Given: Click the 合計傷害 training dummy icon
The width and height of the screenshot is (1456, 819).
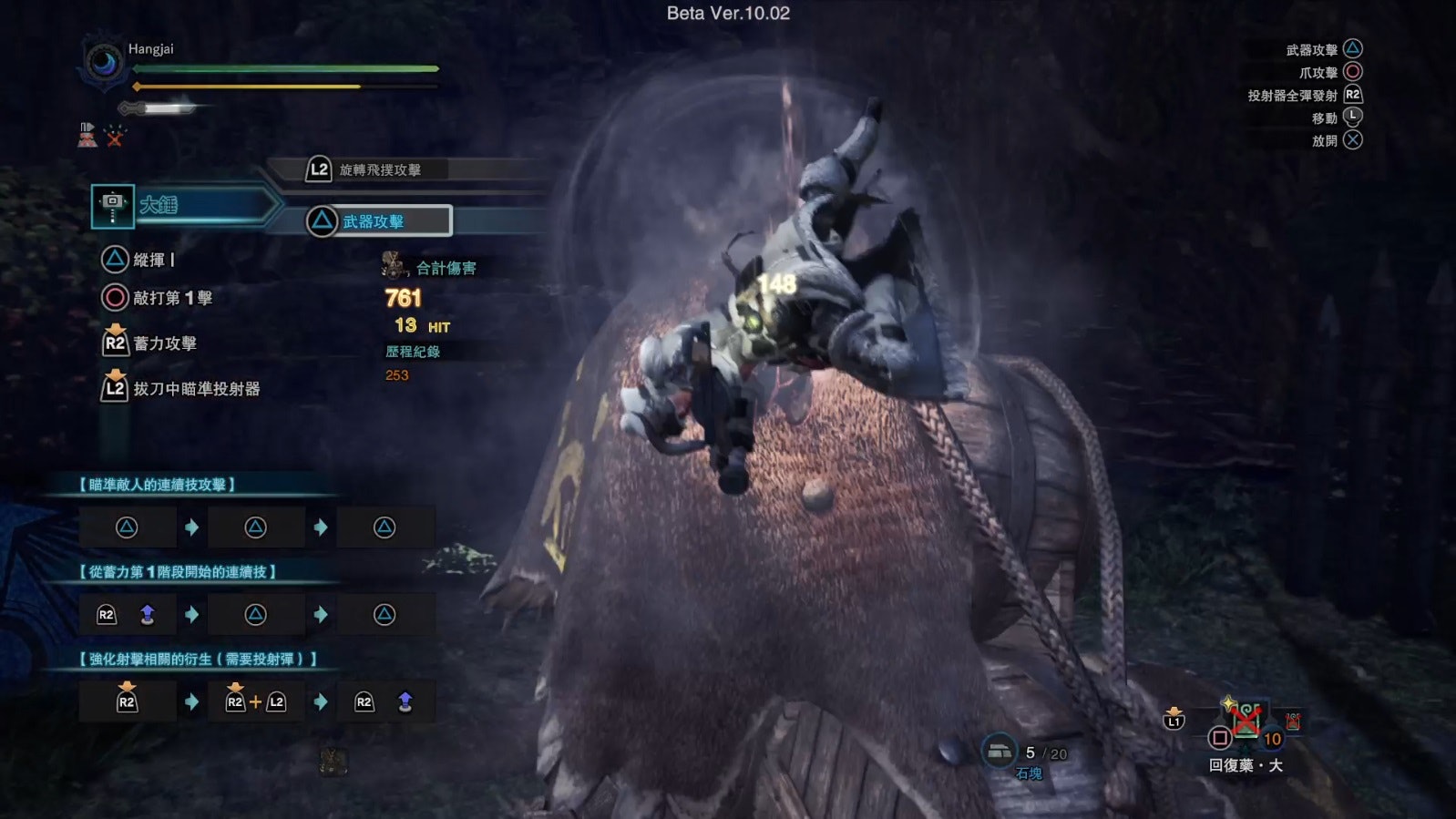Looking at the screenshot, I should coord(394,266).
